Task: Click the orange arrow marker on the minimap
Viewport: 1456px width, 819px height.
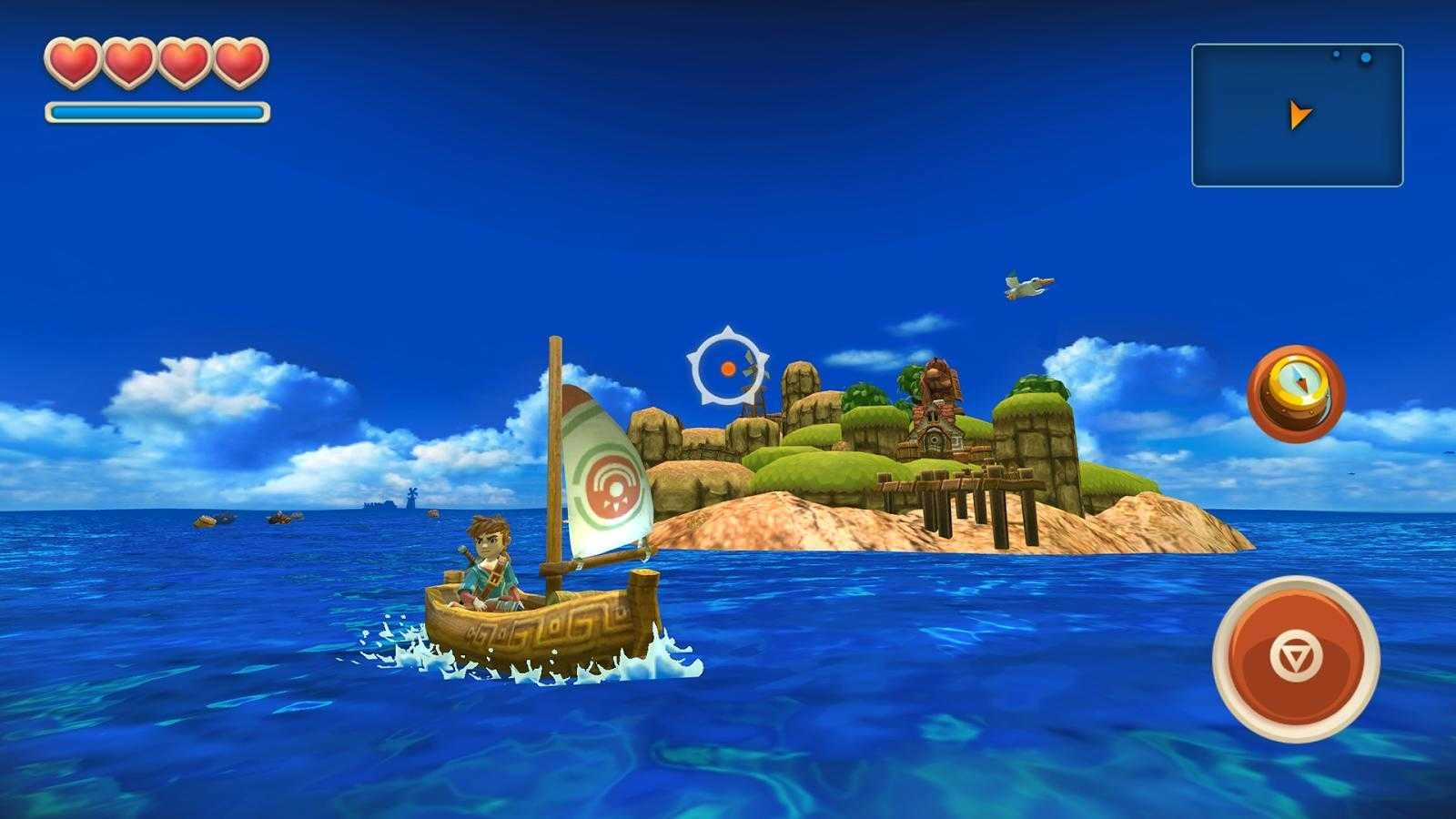Action: (x=1299, y=113)
